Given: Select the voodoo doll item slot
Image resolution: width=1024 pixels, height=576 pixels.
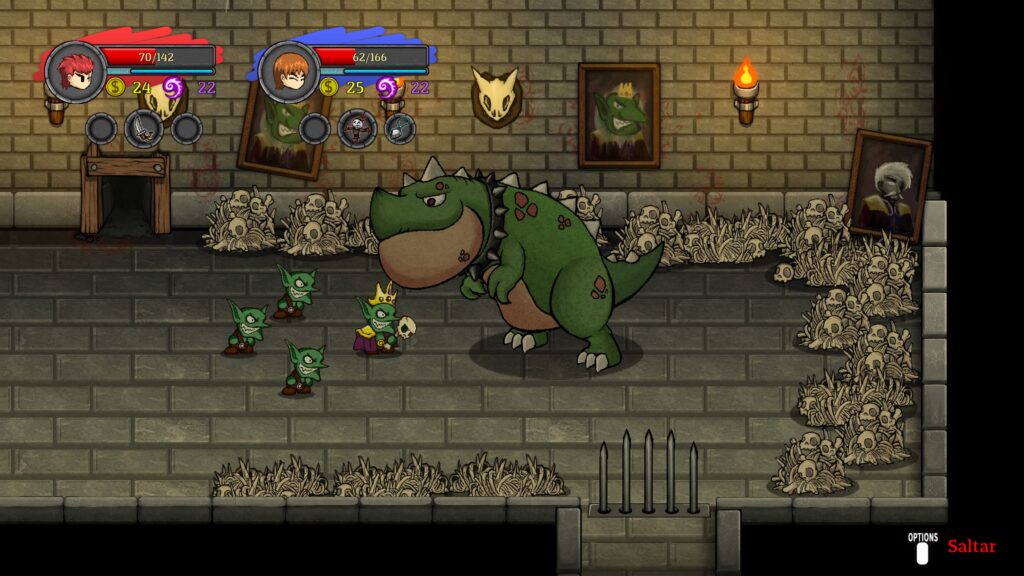Looking at the screenshot, I should point(357,128).
